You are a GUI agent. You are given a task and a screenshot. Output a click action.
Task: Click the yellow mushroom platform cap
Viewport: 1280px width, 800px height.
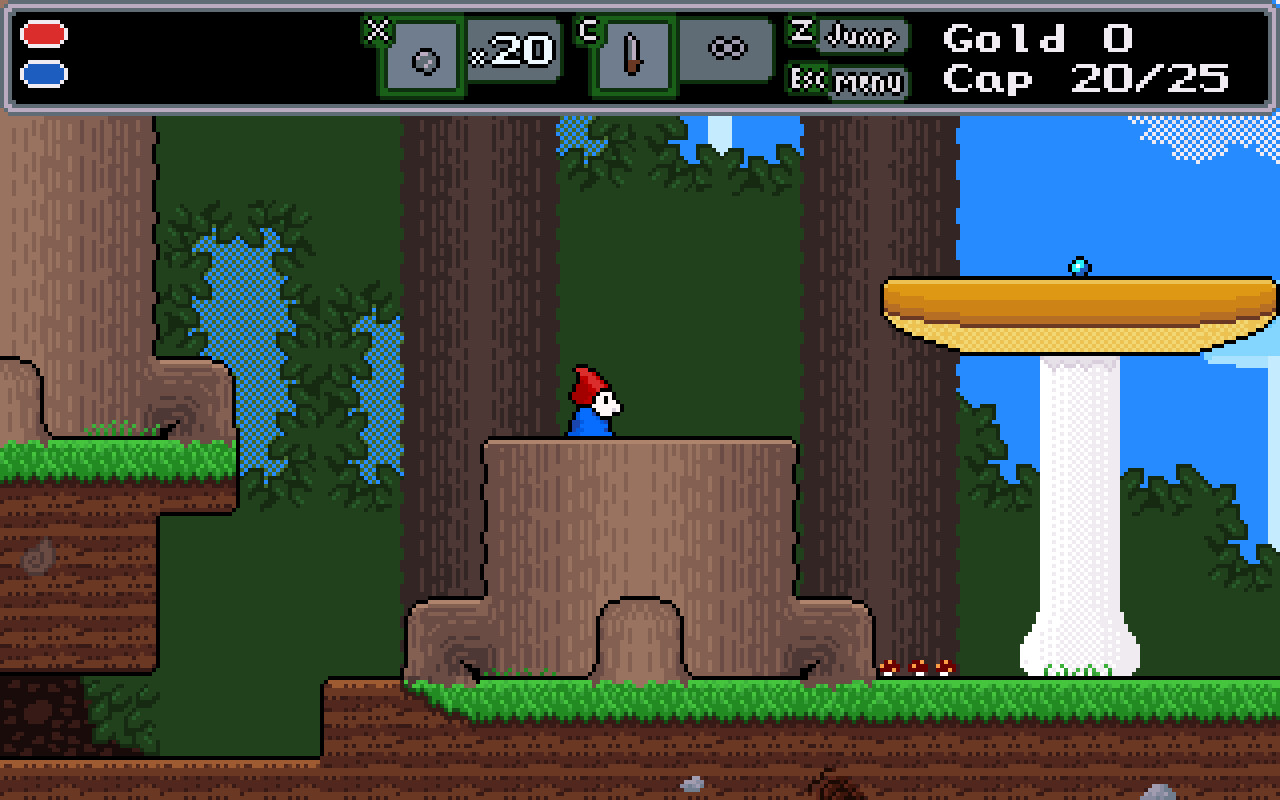pyautogui.click(x=1072, y=305)
